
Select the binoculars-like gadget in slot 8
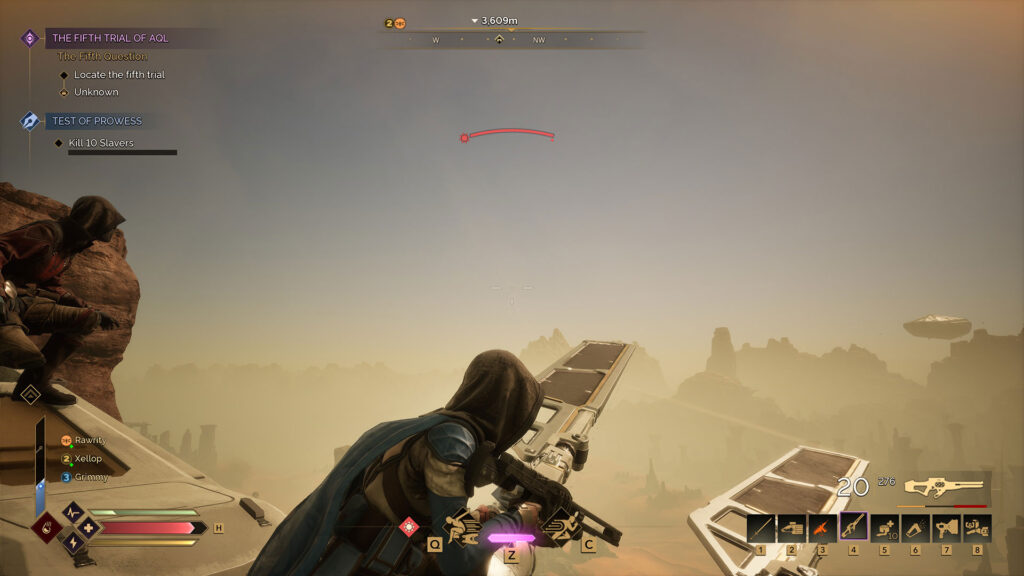point(977,527)
